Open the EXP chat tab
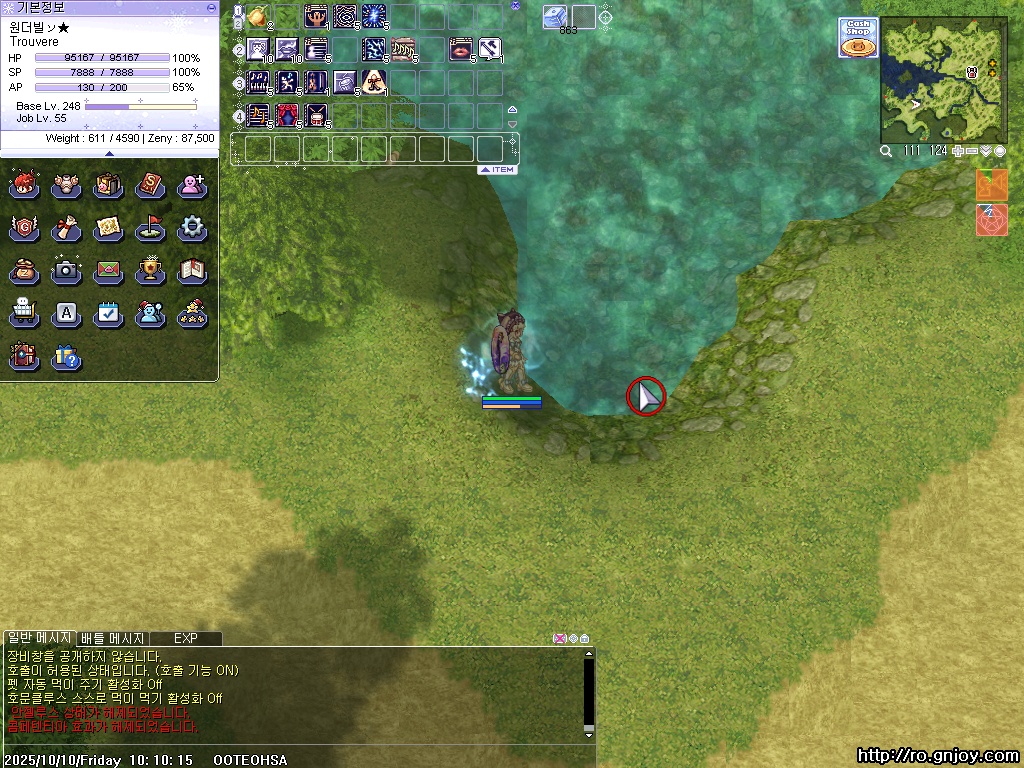Viewport: 1024px width, 768px height. [x=186, y=638]
